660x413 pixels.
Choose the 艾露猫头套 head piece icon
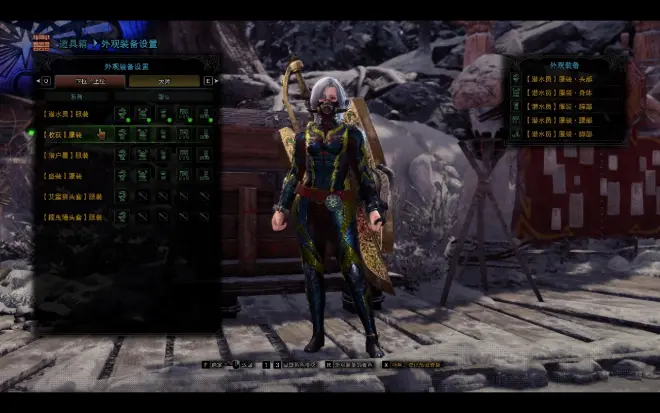121,196
